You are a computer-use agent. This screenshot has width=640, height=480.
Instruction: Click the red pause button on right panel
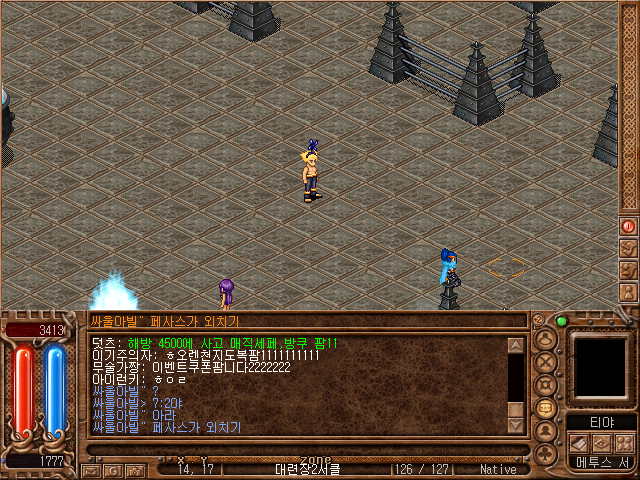tap(629, 226)
